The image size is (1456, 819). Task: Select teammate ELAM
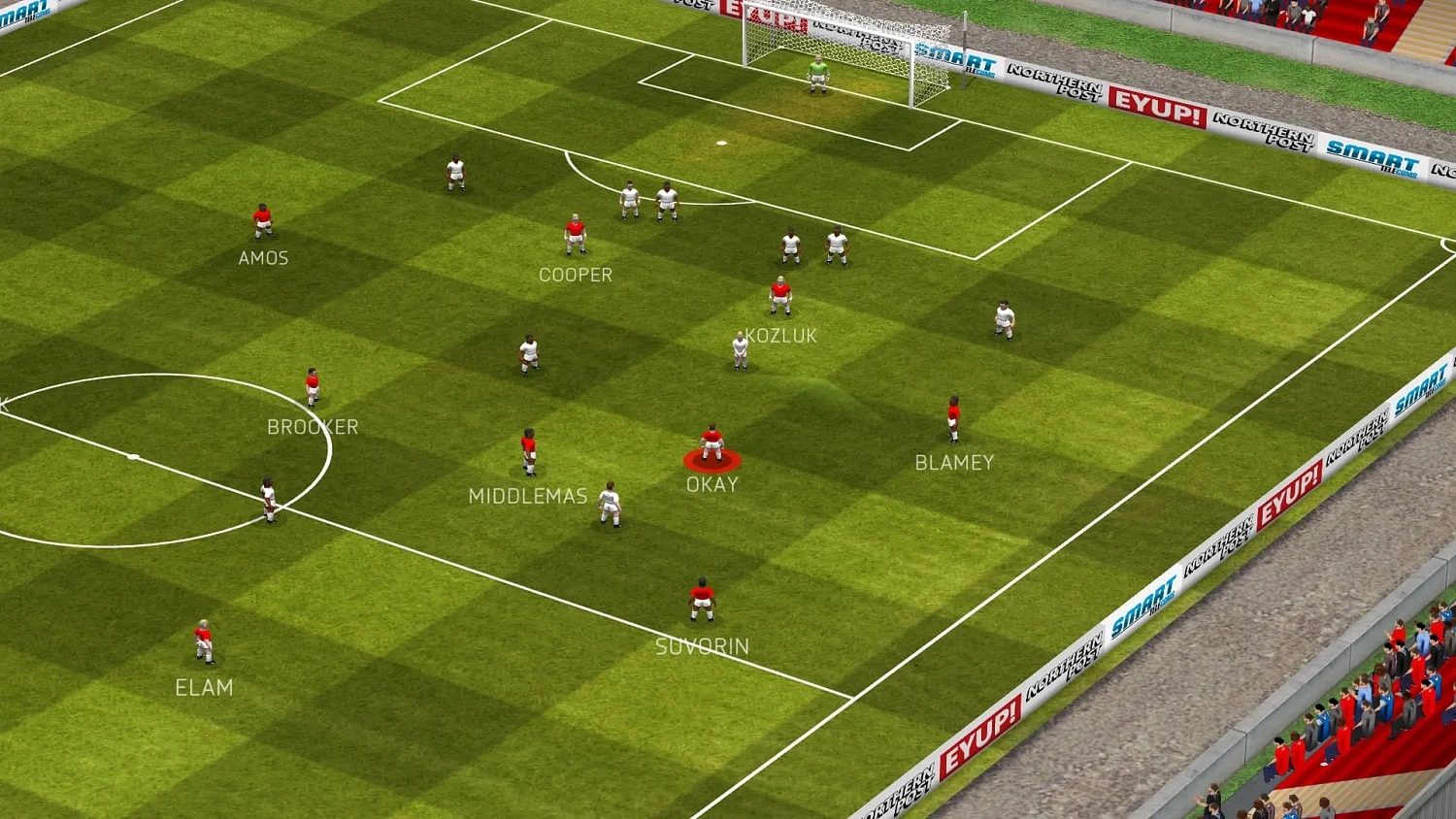(204, 641)
